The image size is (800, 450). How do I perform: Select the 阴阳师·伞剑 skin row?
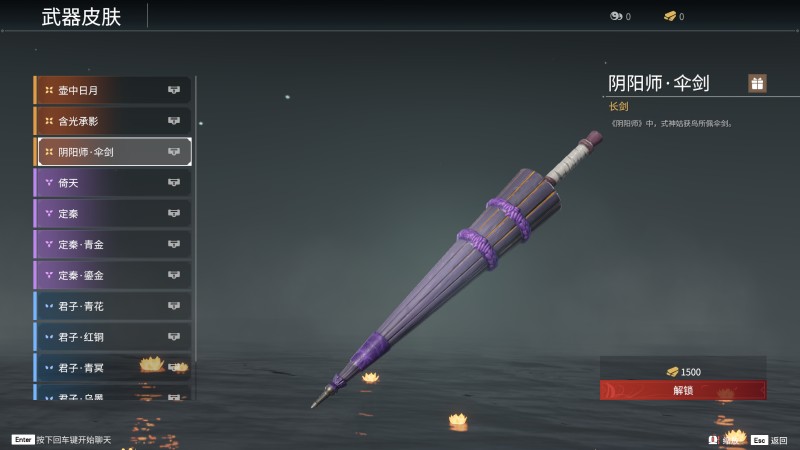[113, 152]
